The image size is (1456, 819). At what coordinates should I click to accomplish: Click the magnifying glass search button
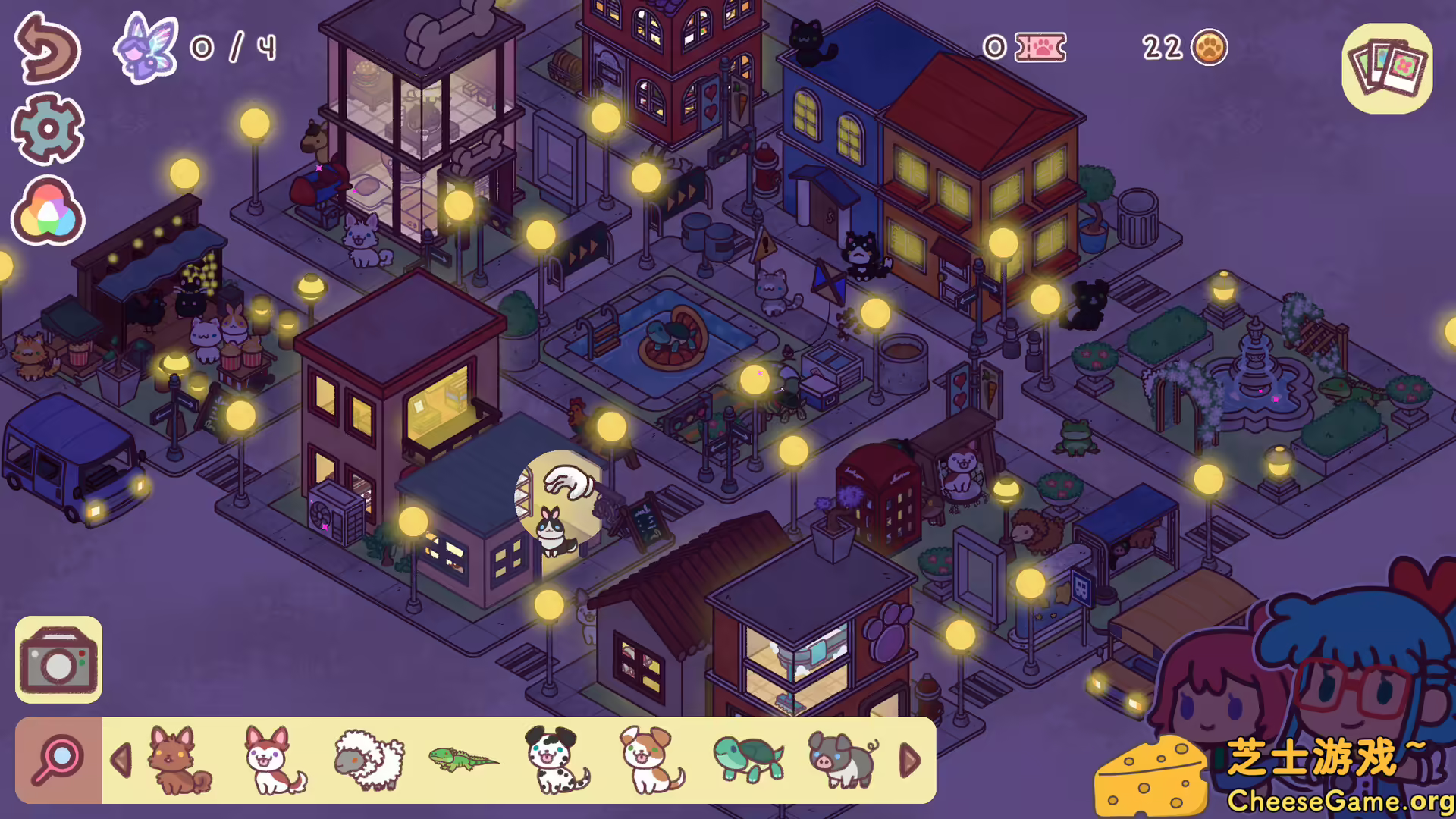click(x=58, y=760)
